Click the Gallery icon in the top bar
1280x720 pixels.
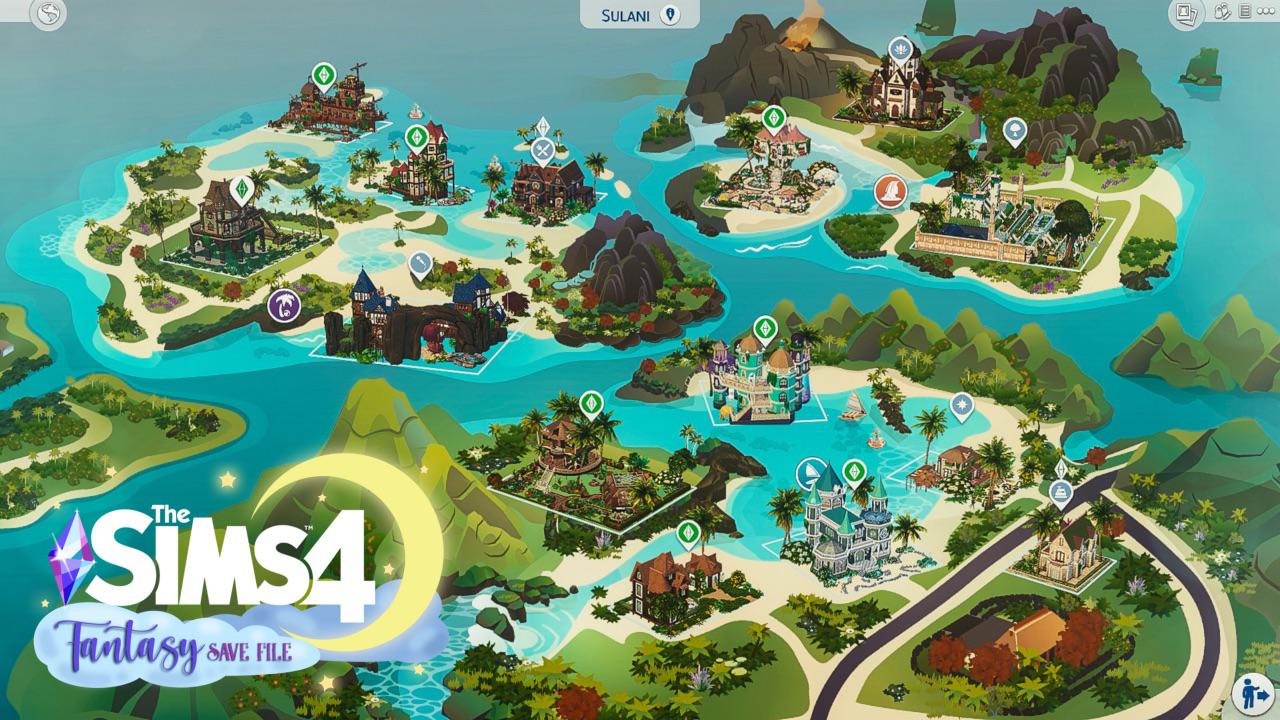[1222, 10]
